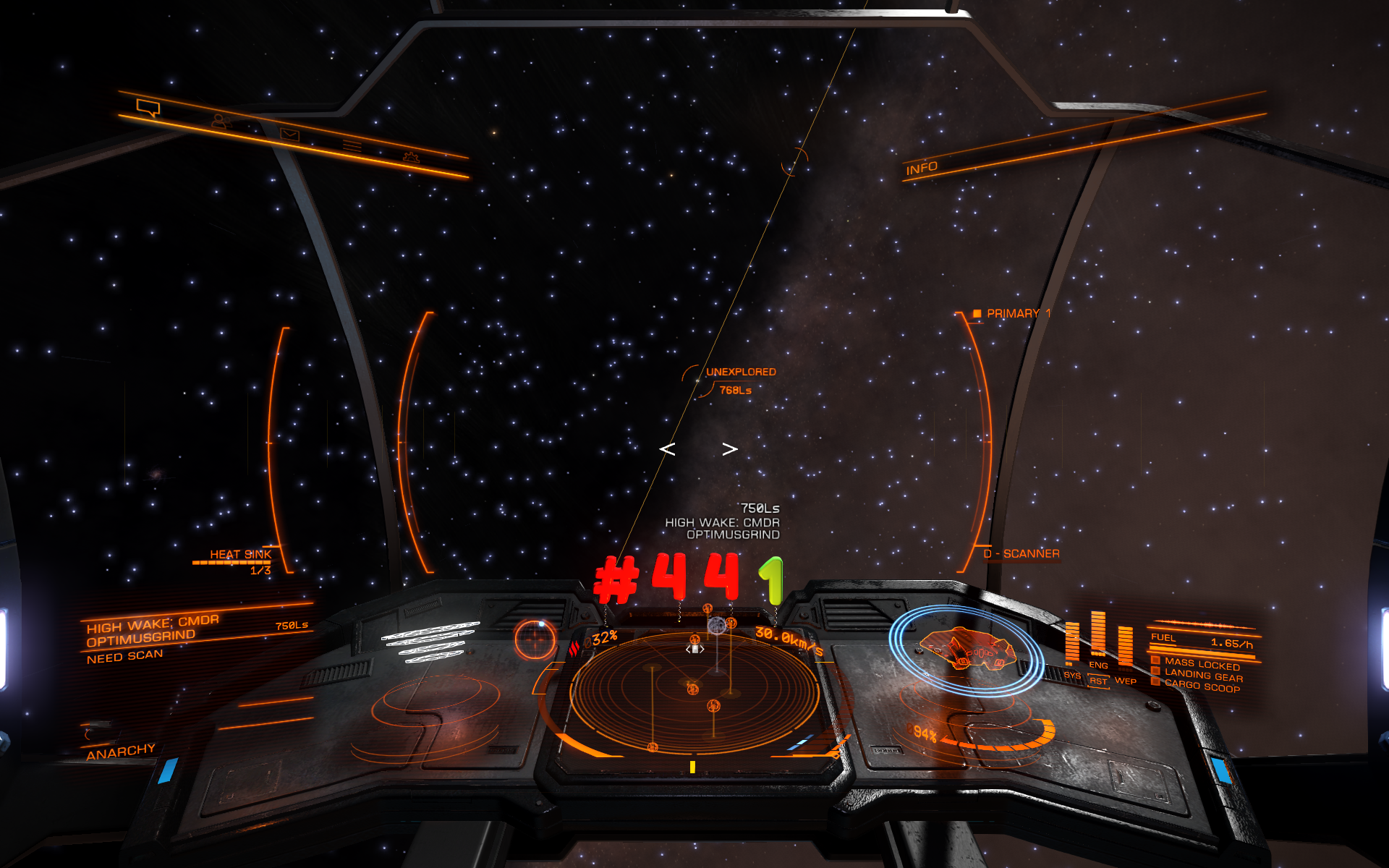Open the inbox envelope tab
1389x868 pixels.
(289, 135)
